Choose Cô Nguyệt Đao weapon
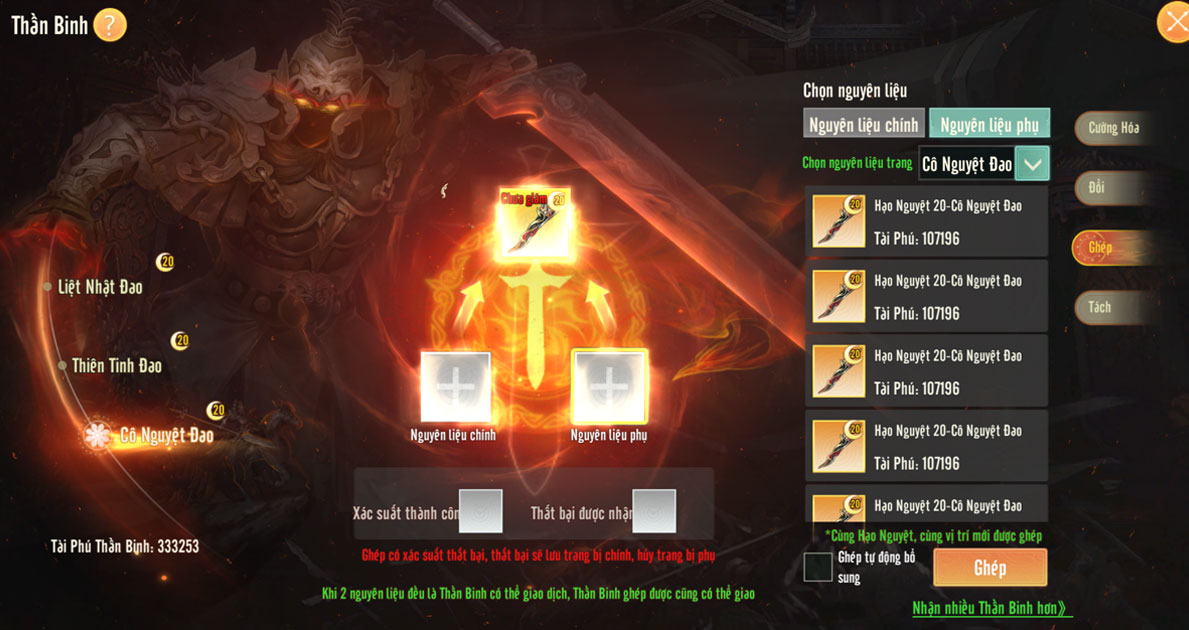The image size is (1189, 630). pos(165,435)
